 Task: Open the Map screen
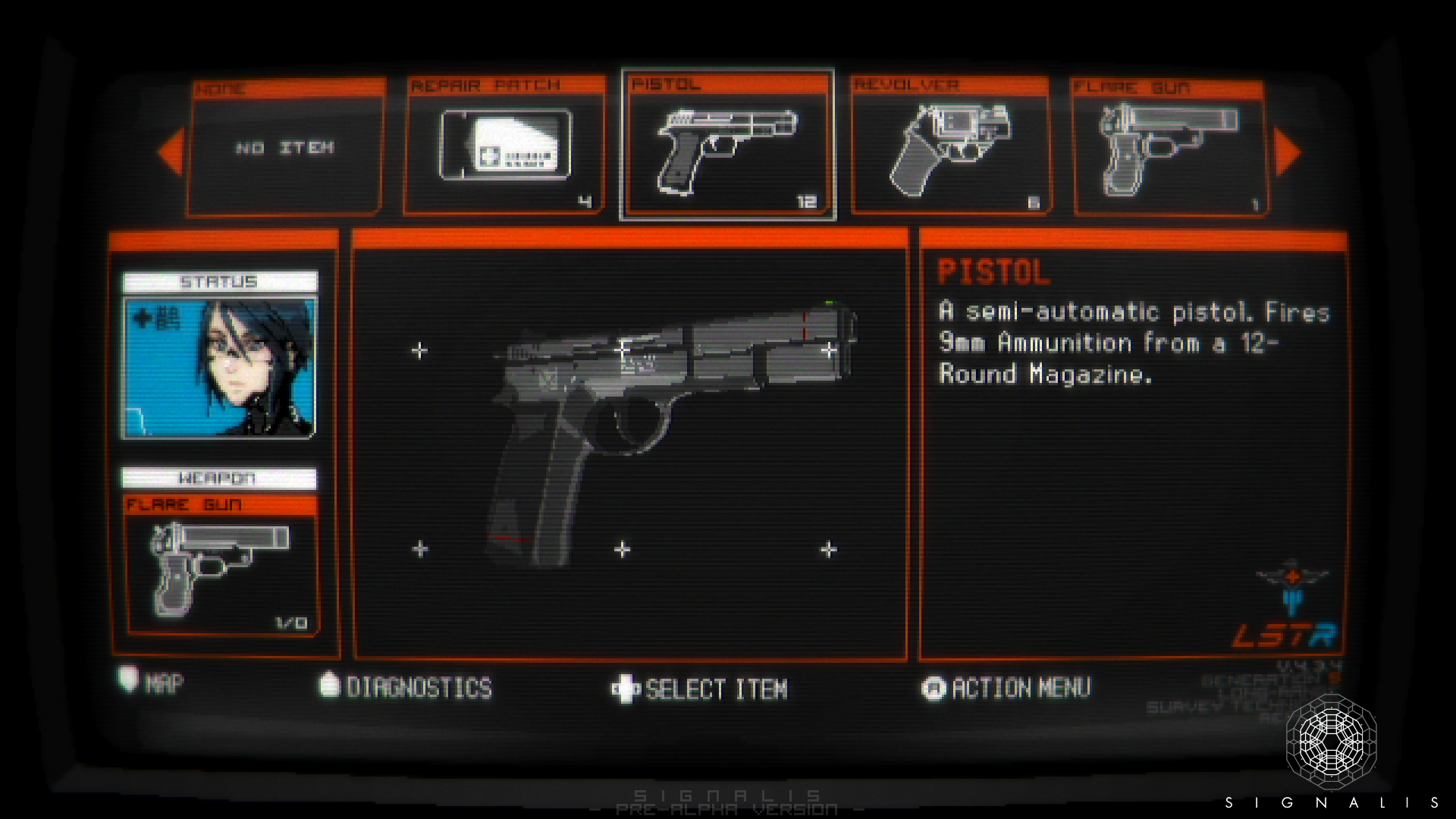click(x=152, y=682)
